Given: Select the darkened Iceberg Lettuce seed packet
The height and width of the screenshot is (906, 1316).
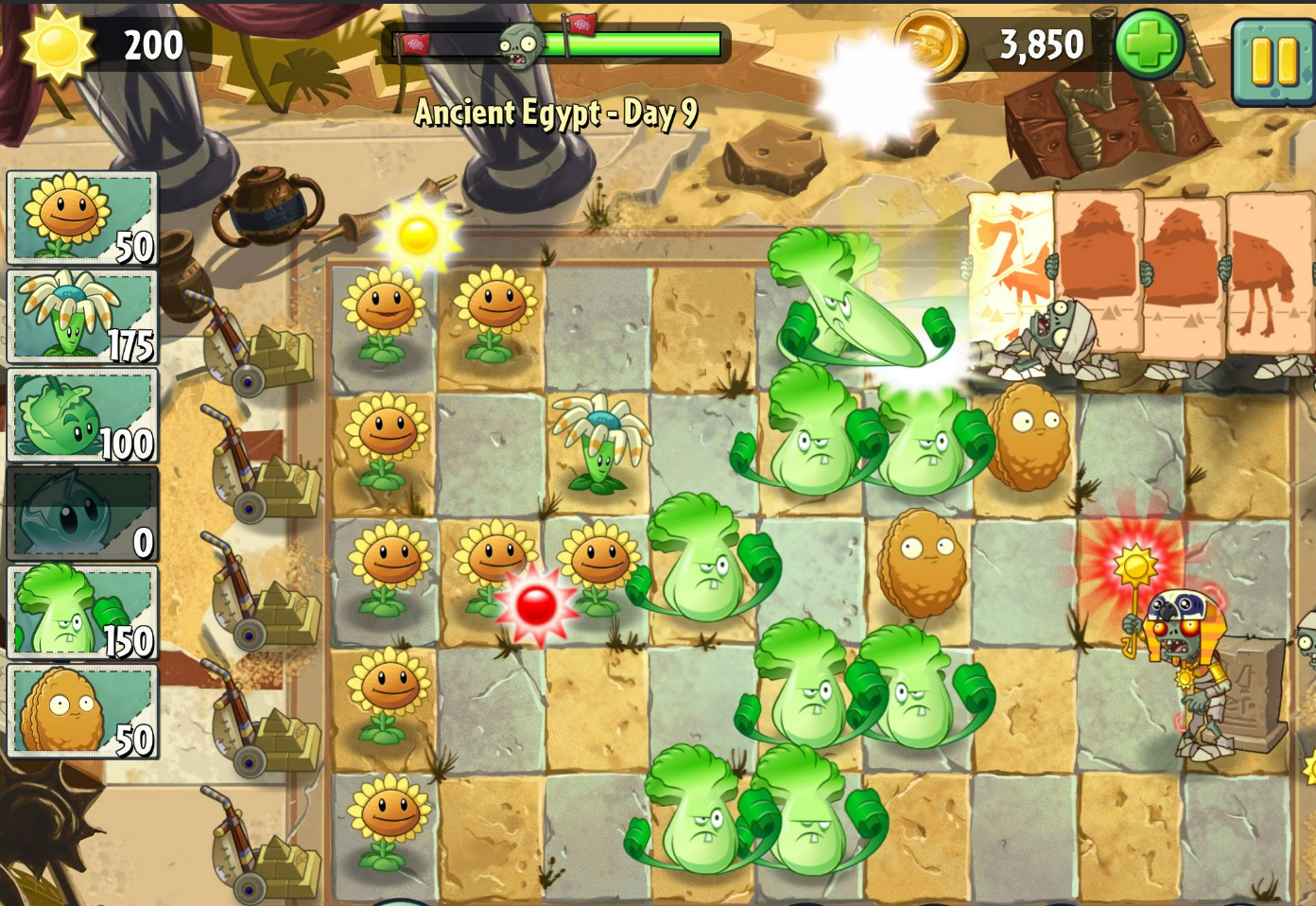Looking at the screenshot, I should click(82, 514).
